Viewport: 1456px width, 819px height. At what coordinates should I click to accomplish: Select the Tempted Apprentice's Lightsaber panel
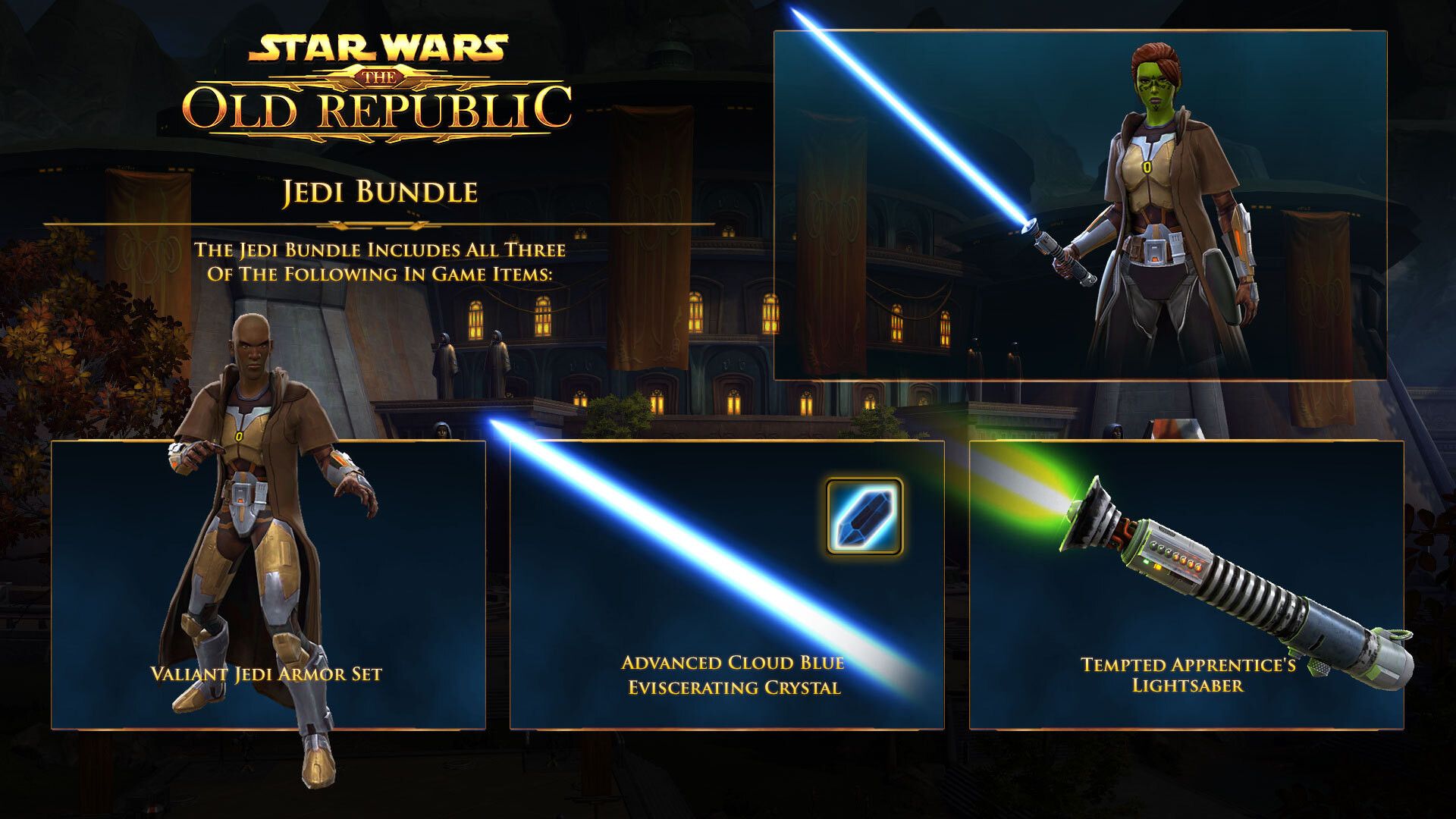(1186, 584)
